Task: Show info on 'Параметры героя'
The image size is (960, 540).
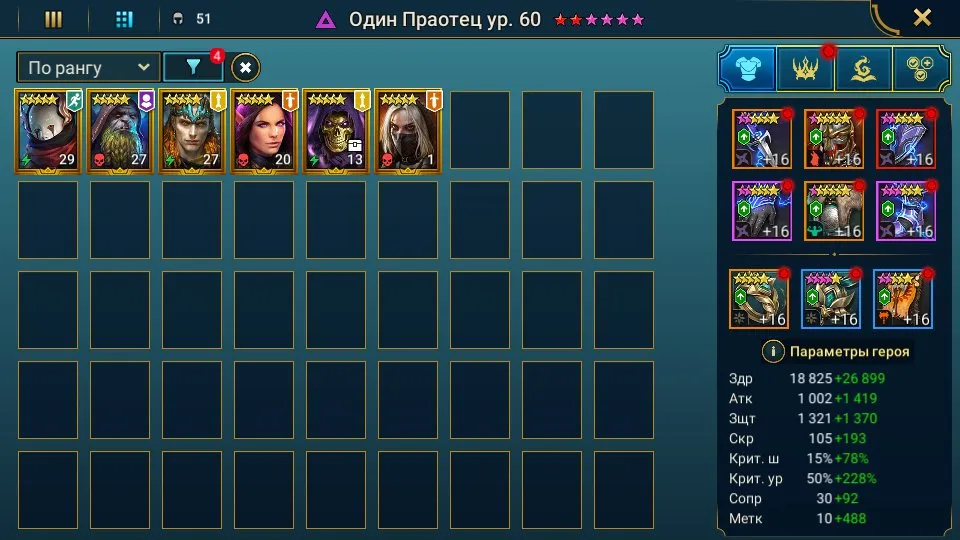Action: (x=773, y=351)
